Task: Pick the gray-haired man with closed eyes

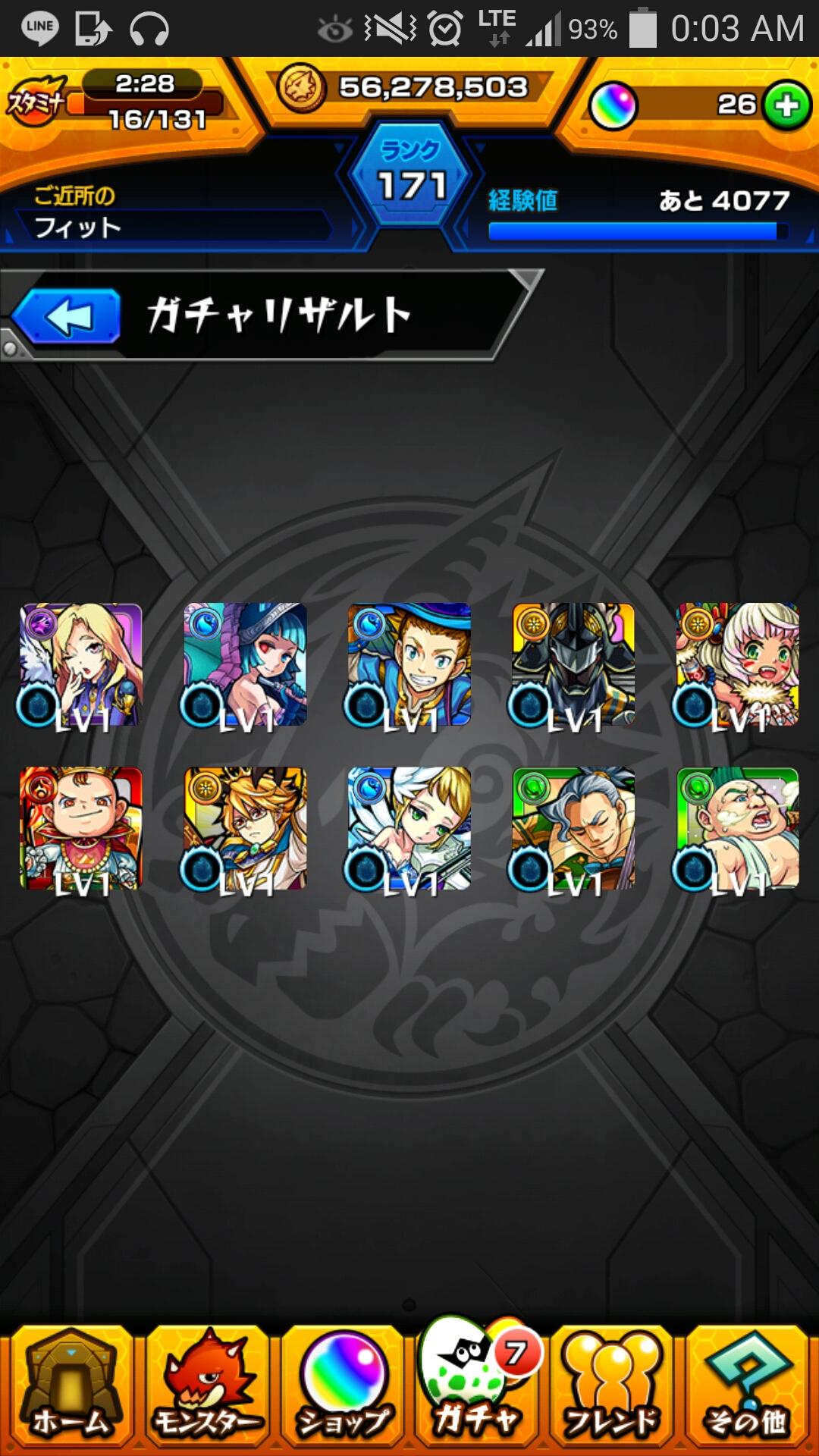Action: pos(573,828)
